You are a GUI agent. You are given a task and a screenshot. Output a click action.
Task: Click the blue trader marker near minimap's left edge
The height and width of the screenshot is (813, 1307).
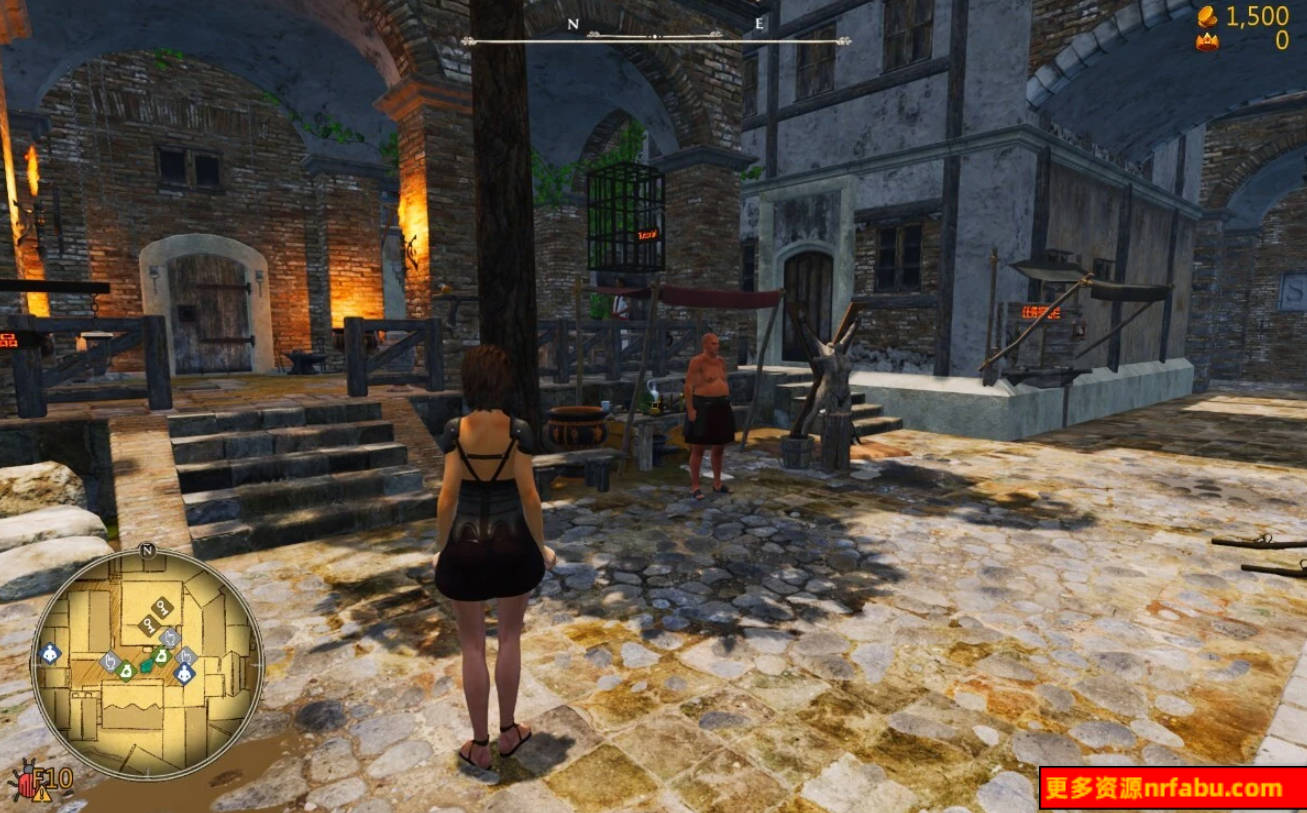pos(49,655)
